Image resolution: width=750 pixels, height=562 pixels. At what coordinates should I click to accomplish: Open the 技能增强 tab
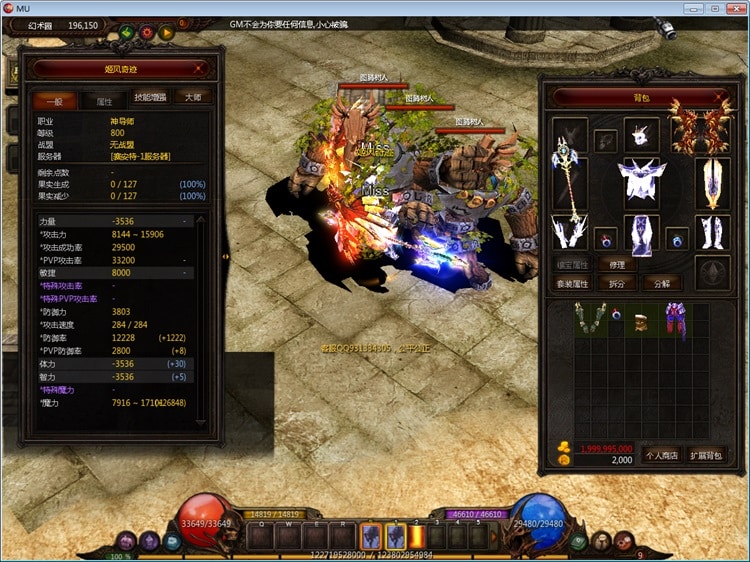click(151, 98)
